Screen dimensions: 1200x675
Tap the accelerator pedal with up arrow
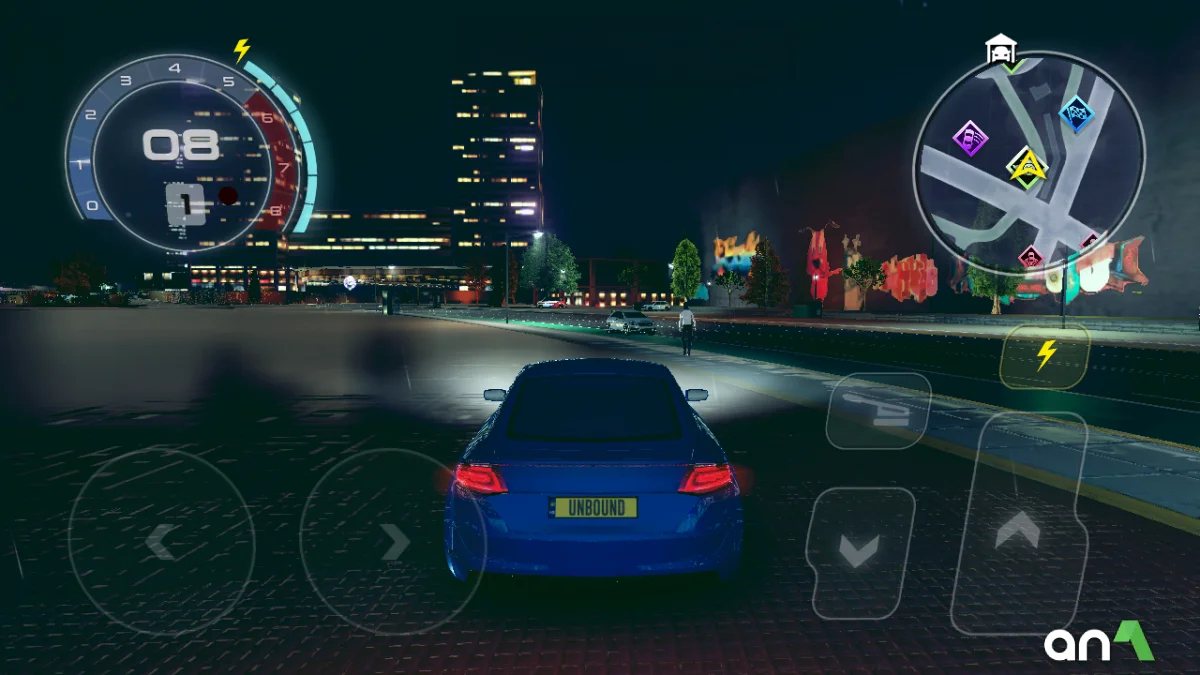[1018, 526]
